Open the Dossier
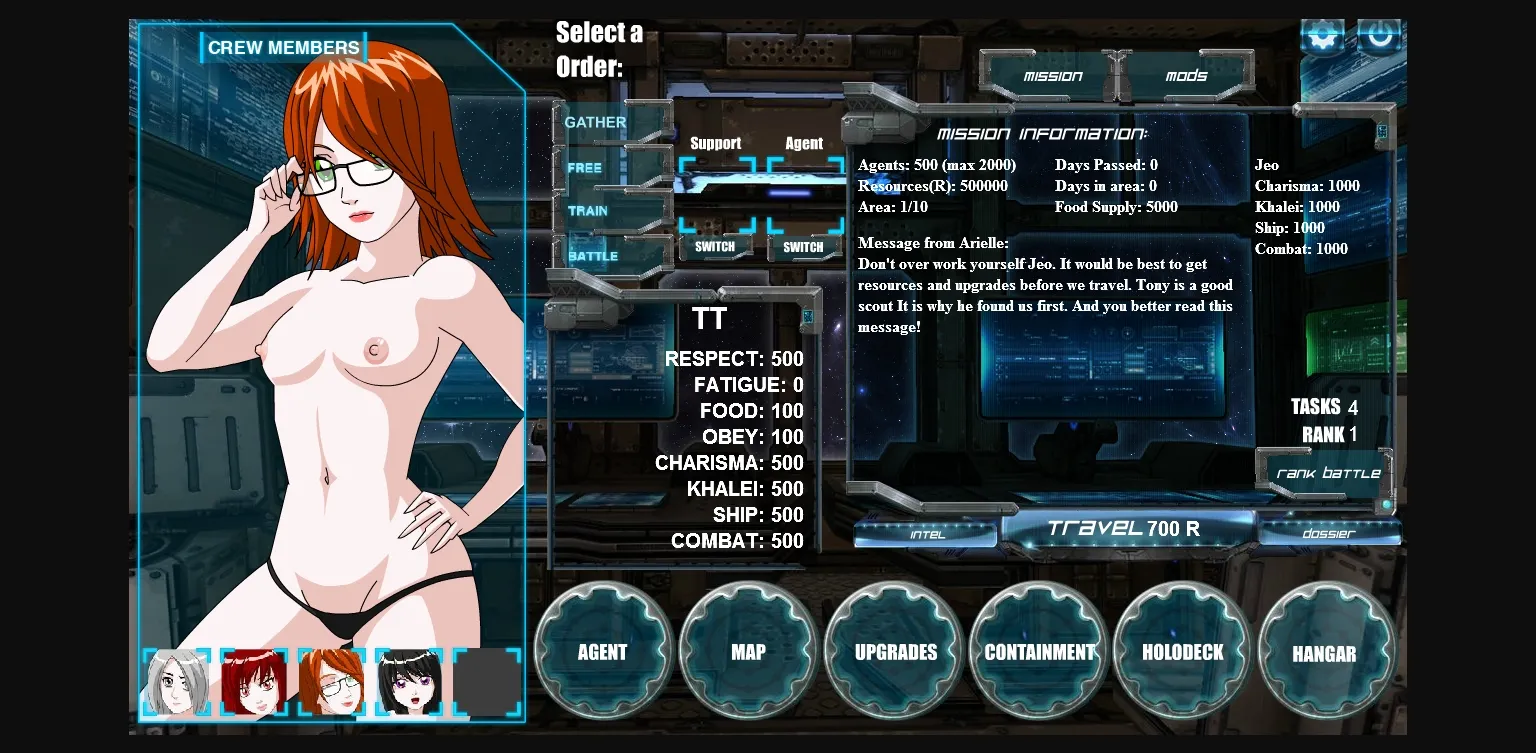This screenshot has width=1536, height=753. tap(1329, 533)
